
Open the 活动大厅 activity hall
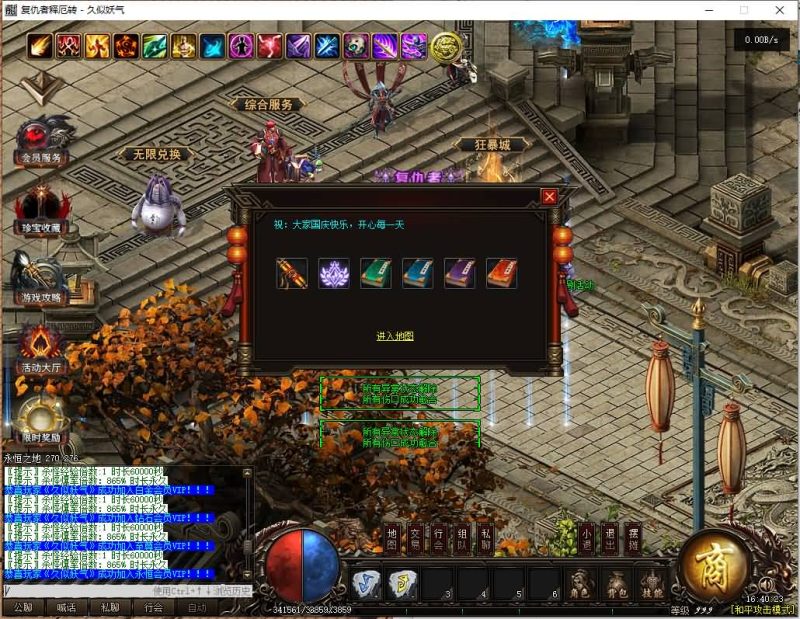[41, 348]
